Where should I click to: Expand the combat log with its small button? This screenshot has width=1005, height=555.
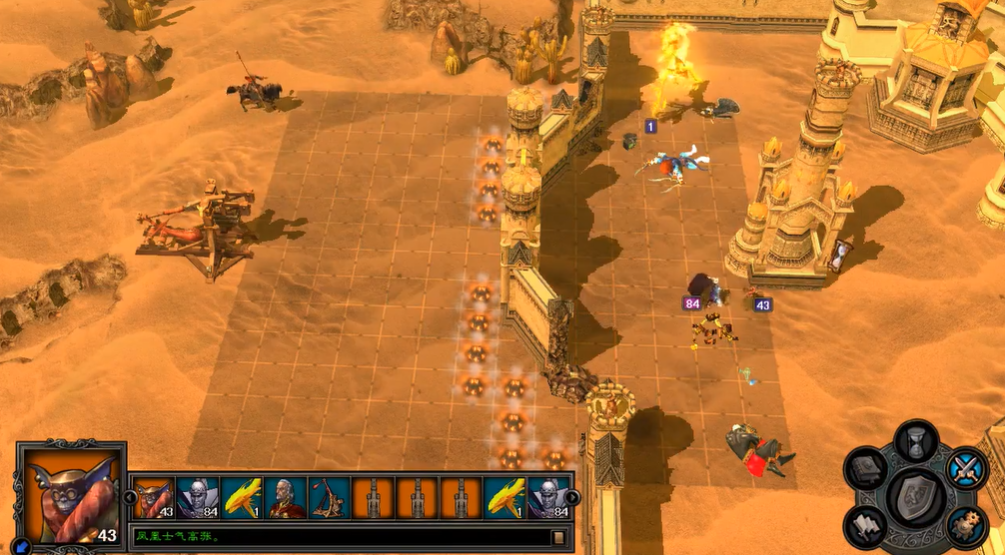558,537
